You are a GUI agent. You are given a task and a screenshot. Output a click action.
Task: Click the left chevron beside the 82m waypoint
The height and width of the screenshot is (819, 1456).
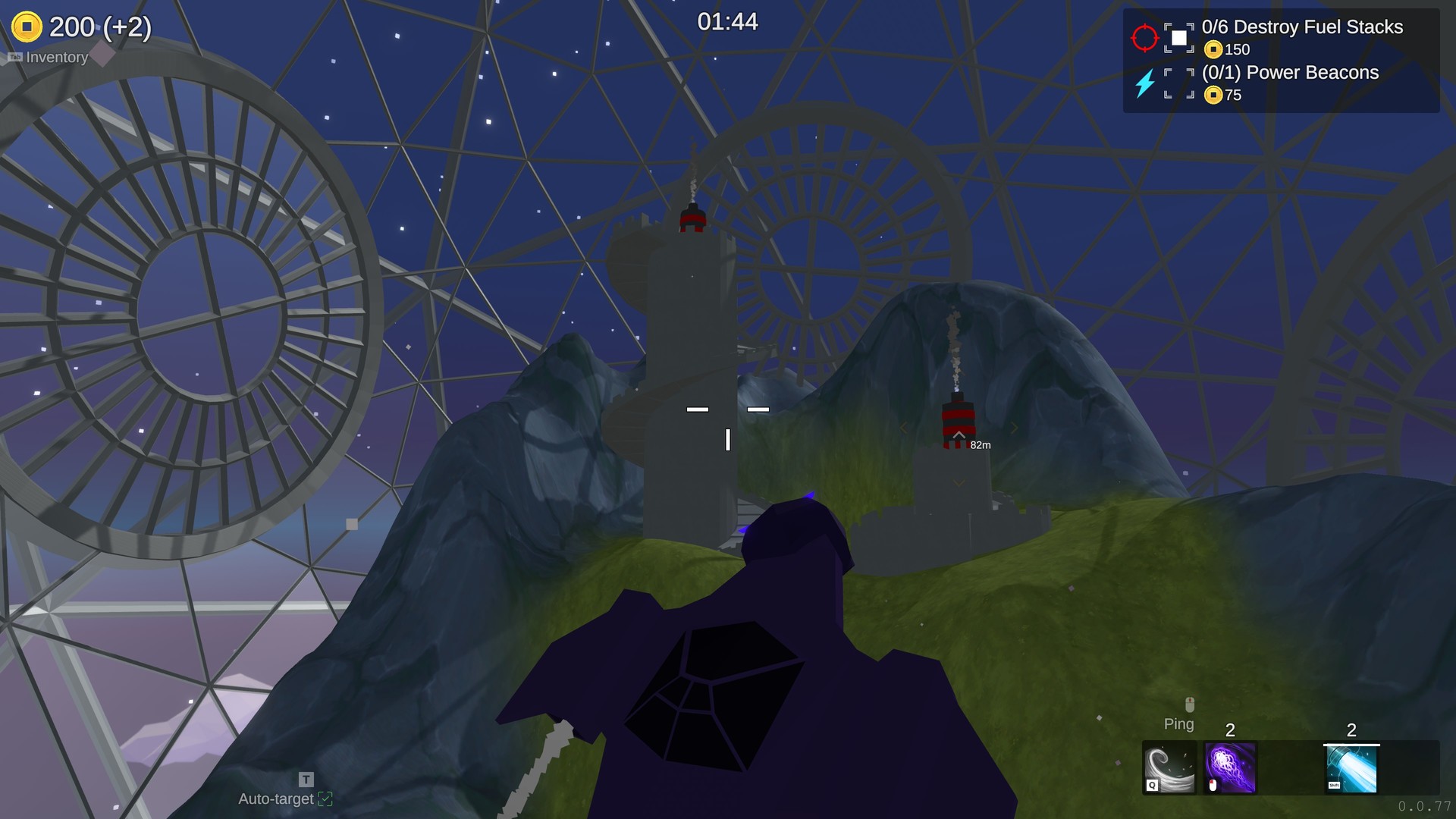click(x=905, y=427)
